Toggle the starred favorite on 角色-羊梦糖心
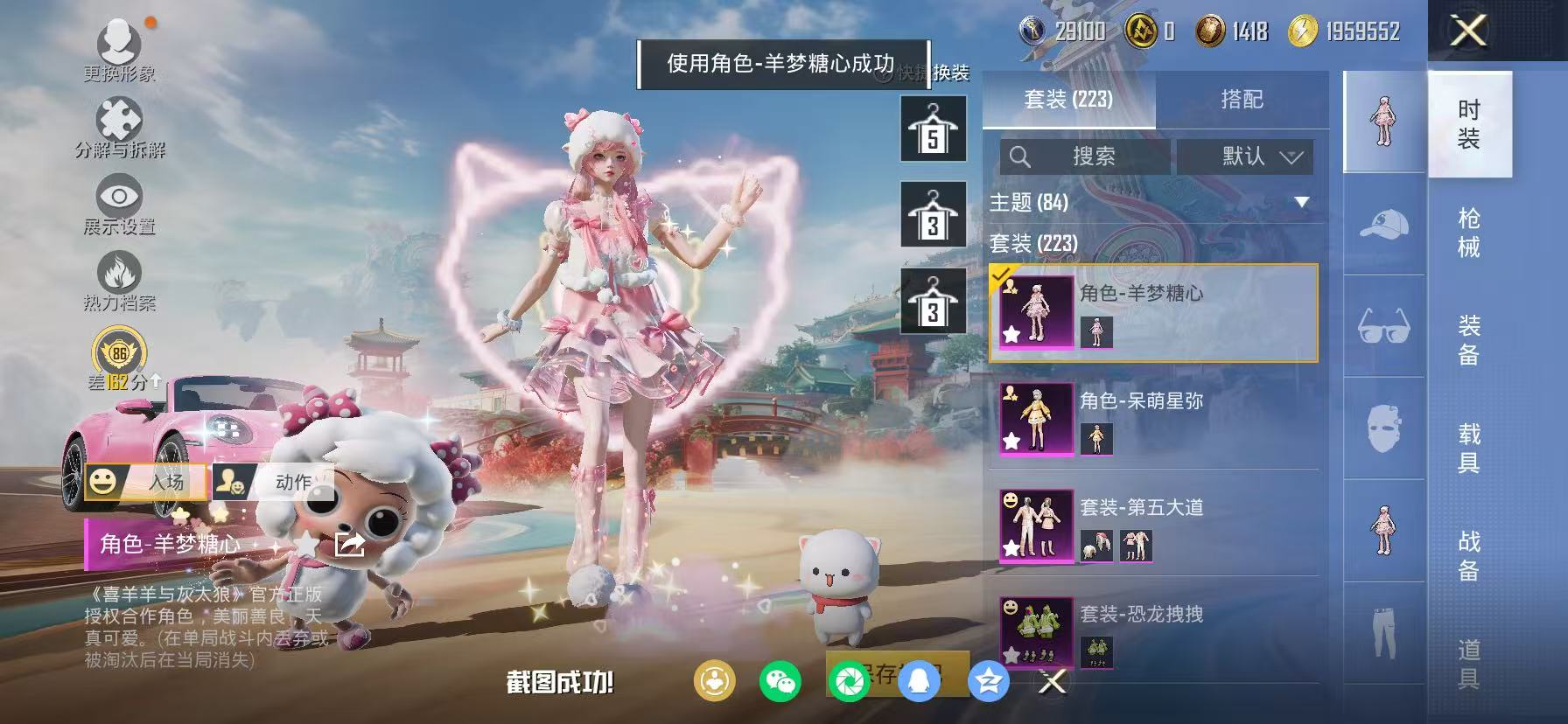The image size is (1568, 724). [x=1011, y=337]
